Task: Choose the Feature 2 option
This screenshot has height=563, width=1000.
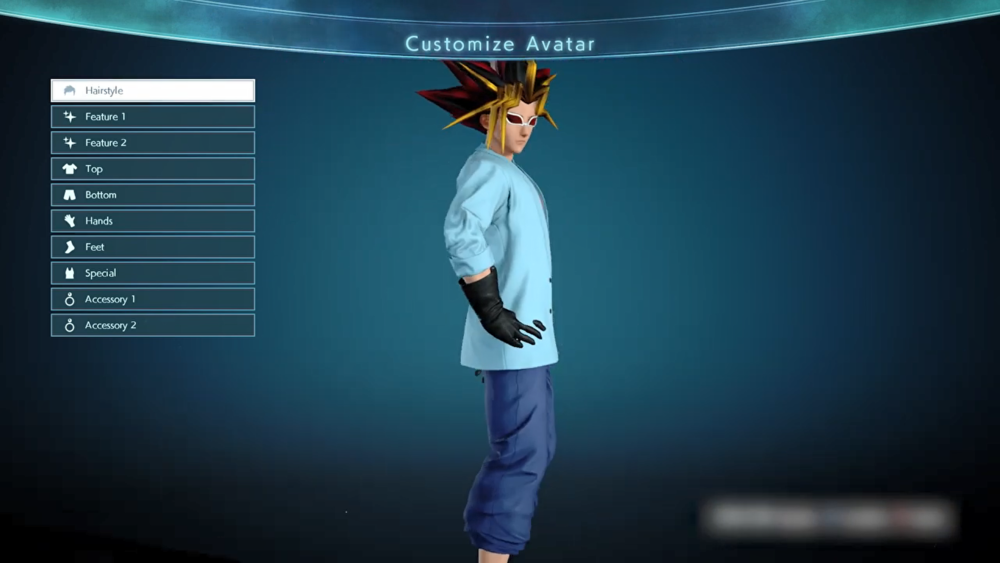Action: (x=153, y=143)
